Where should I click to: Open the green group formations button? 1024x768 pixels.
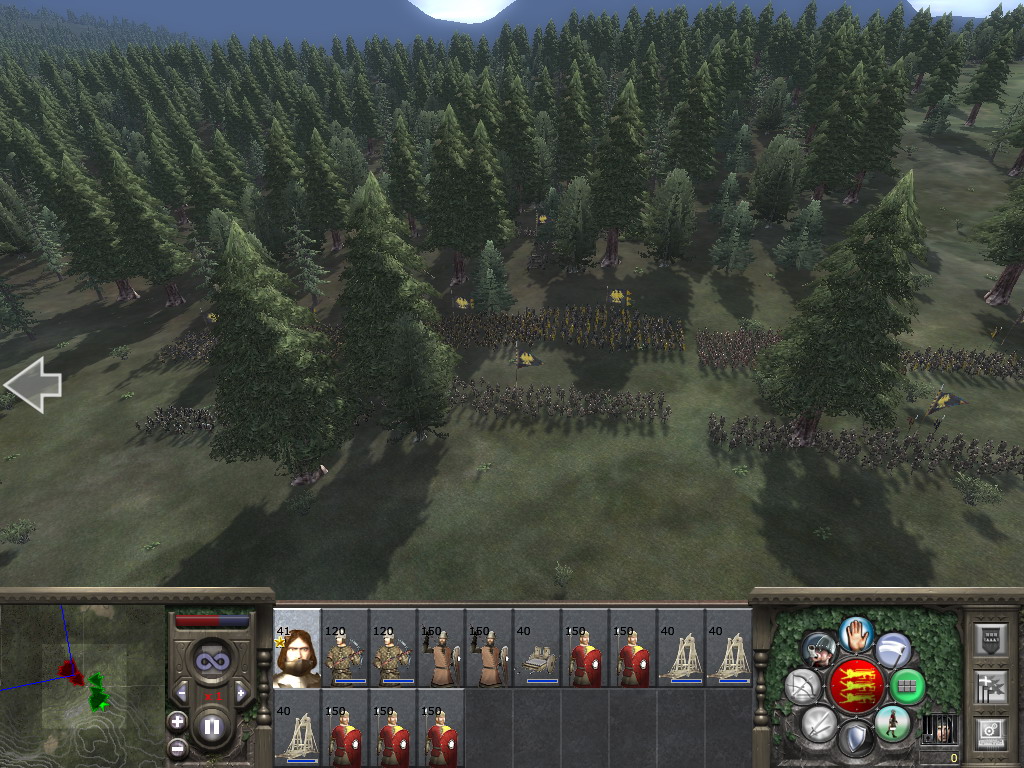[907, 687]
